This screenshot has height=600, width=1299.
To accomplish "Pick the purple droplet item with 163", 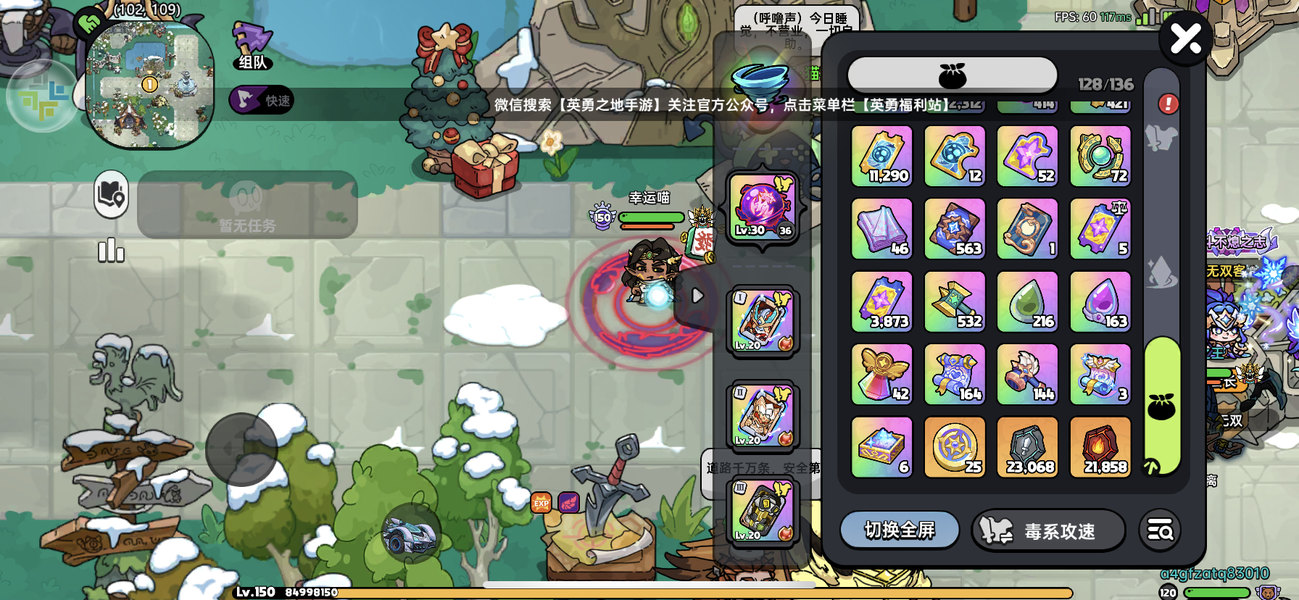I will pos(1100,301).
